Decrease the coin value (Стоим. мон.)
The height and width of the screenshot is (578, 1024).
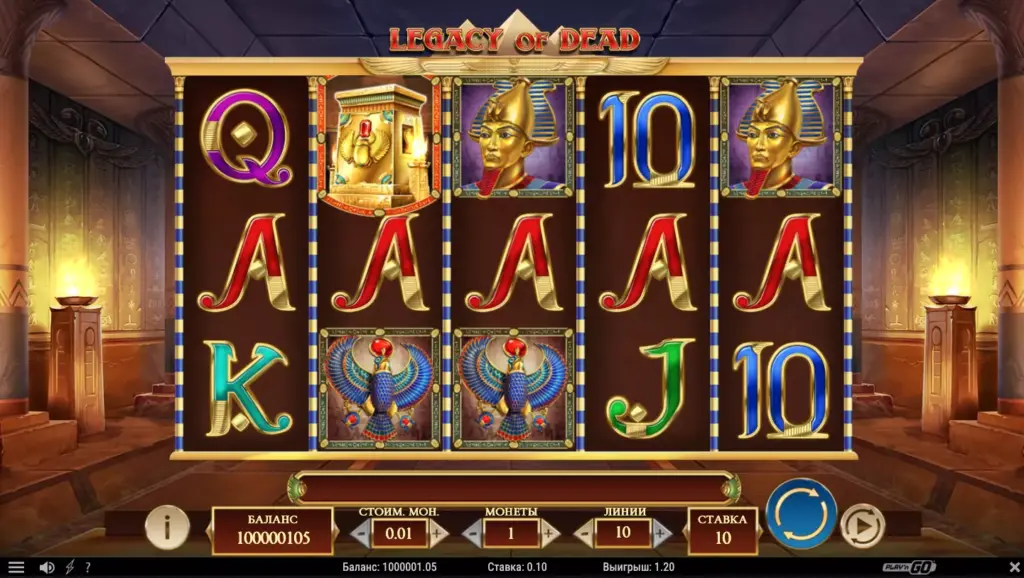click(x=363, y=533)
